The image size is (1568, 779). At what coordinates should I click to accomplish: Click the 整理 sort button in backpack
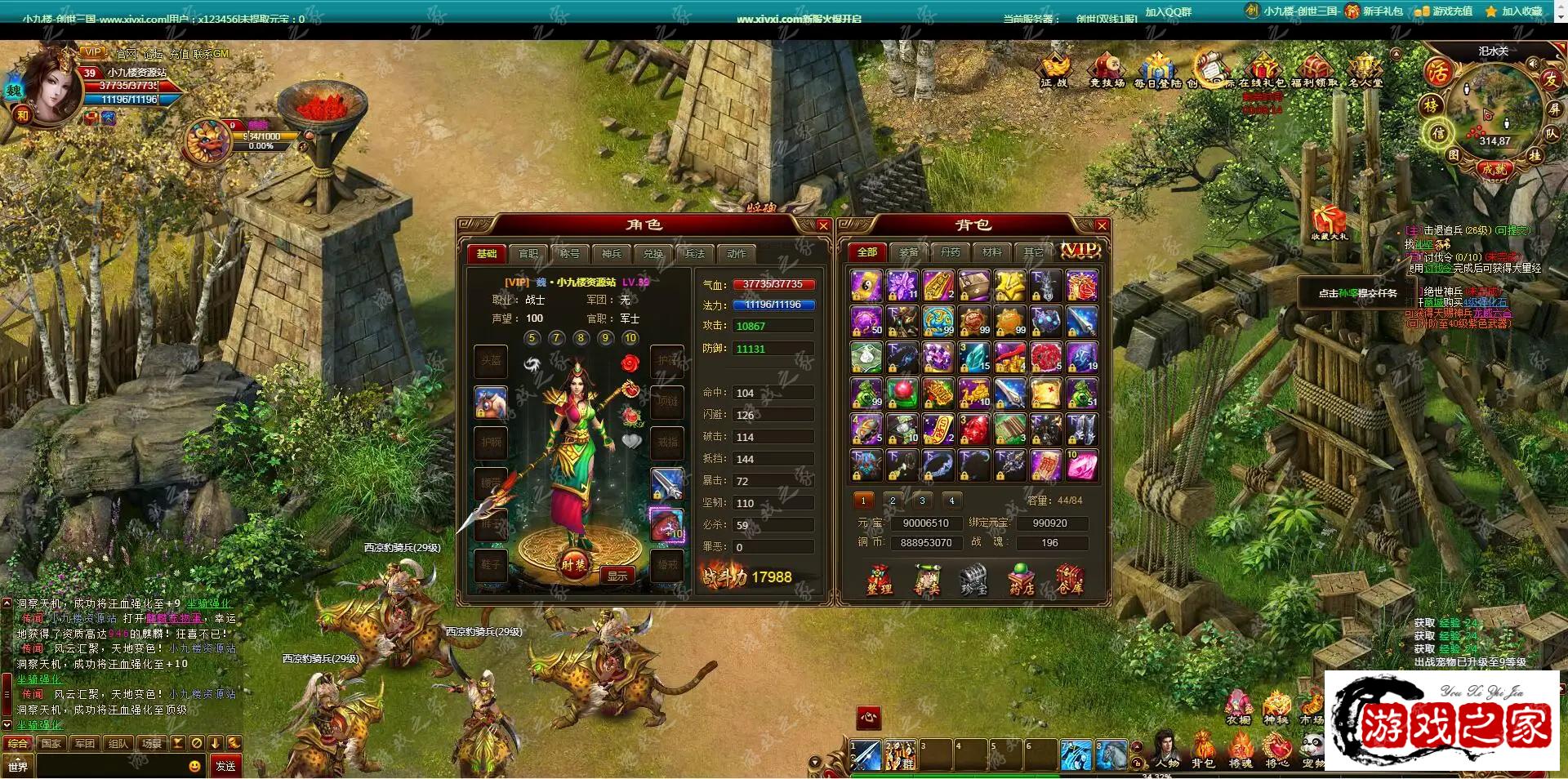pyautogui.click(x=879, y=579)
